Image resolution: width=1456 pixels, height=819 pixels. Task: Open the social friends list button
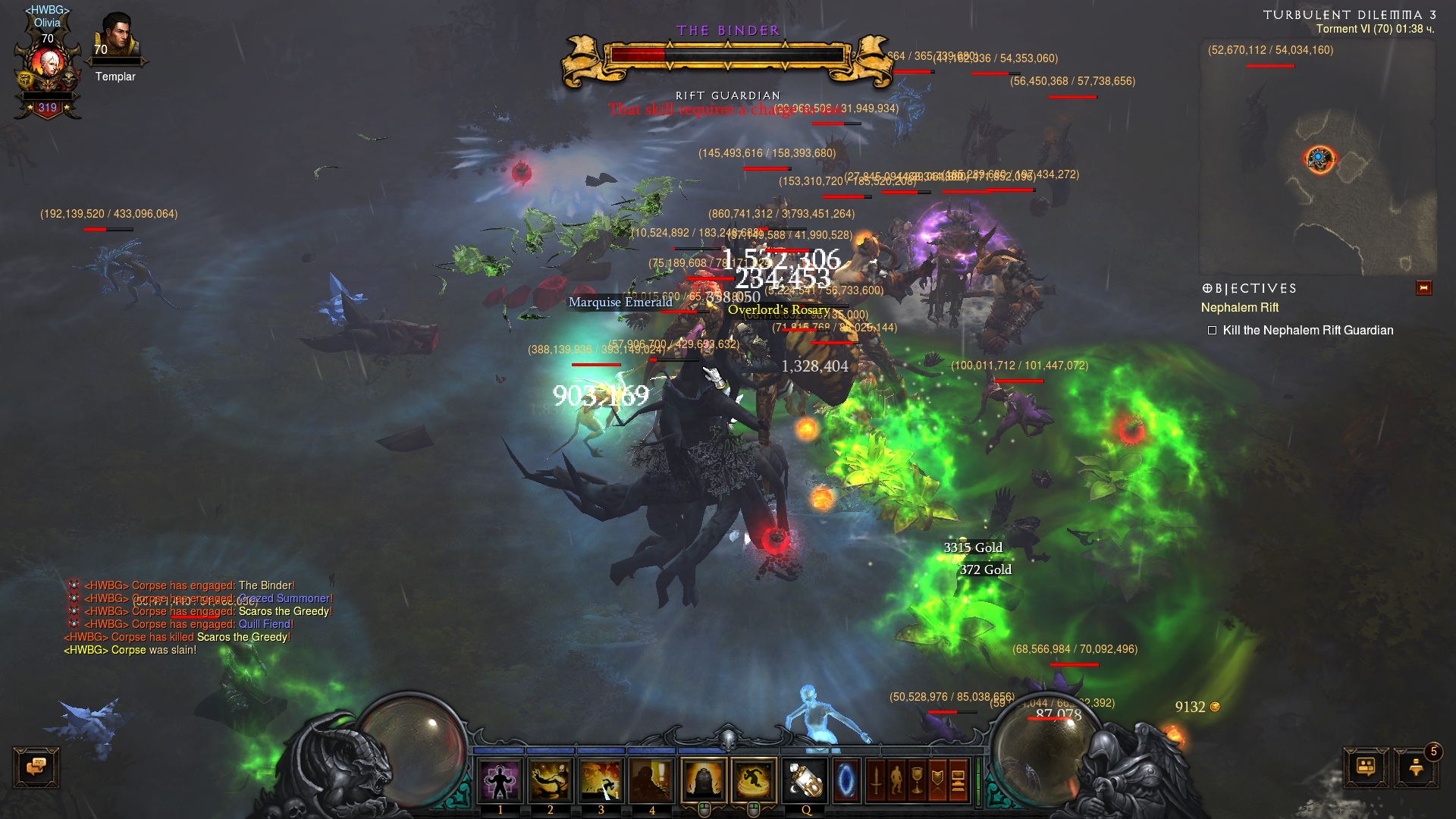[1366, 767]
